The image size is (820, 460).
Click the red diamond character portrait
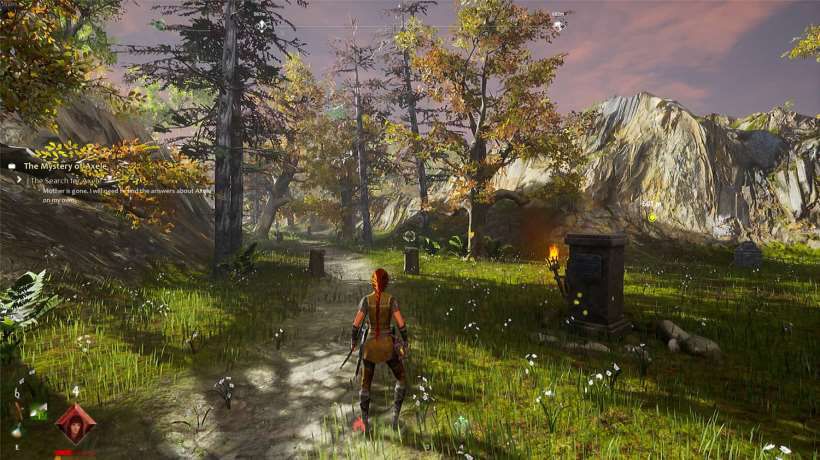[75, 424]
